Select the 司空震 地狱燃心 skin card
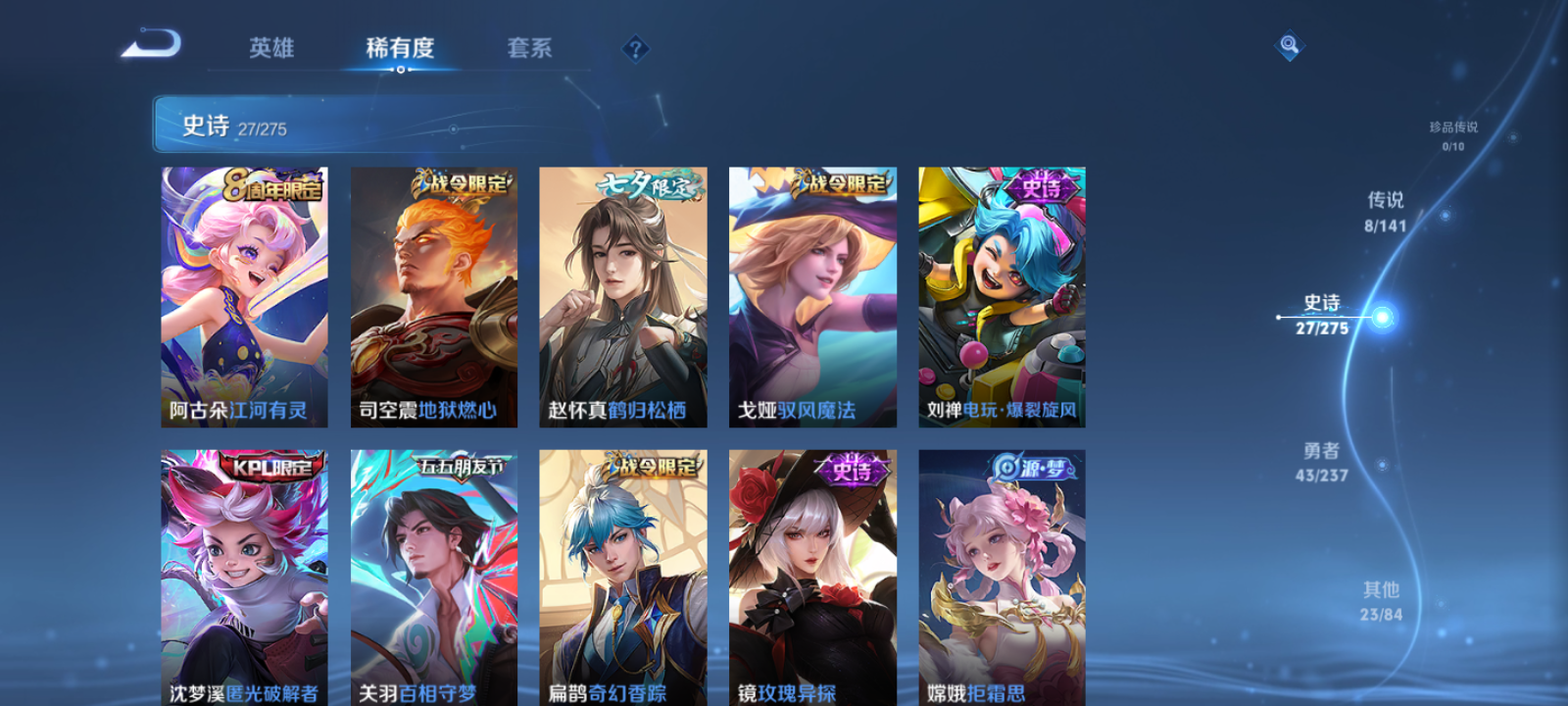Viewport: 1568px width, 706px height. (432, 294)
